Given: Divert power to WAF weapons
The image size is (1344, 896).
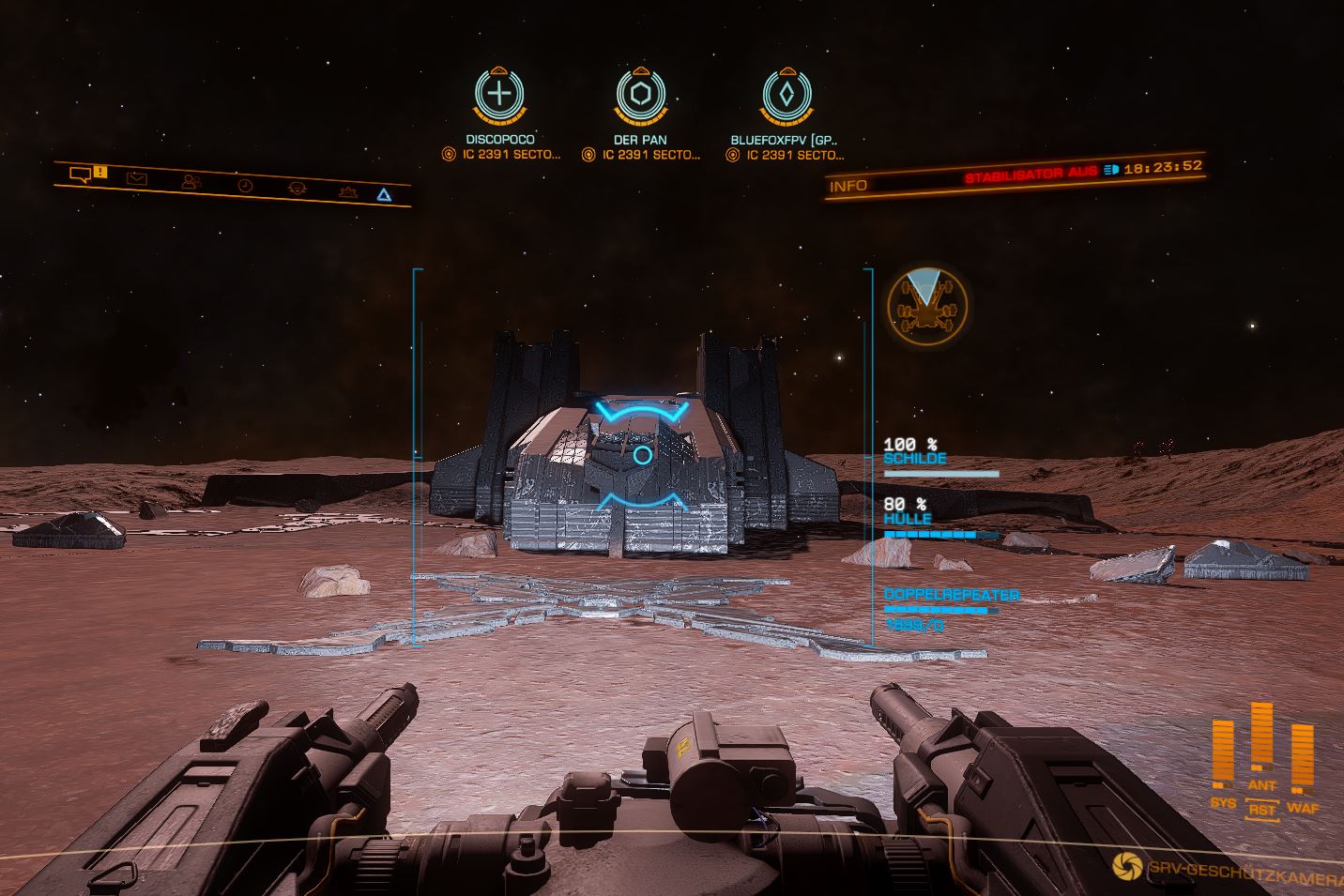Looking at the screenshot, I should coord(1303,807).
